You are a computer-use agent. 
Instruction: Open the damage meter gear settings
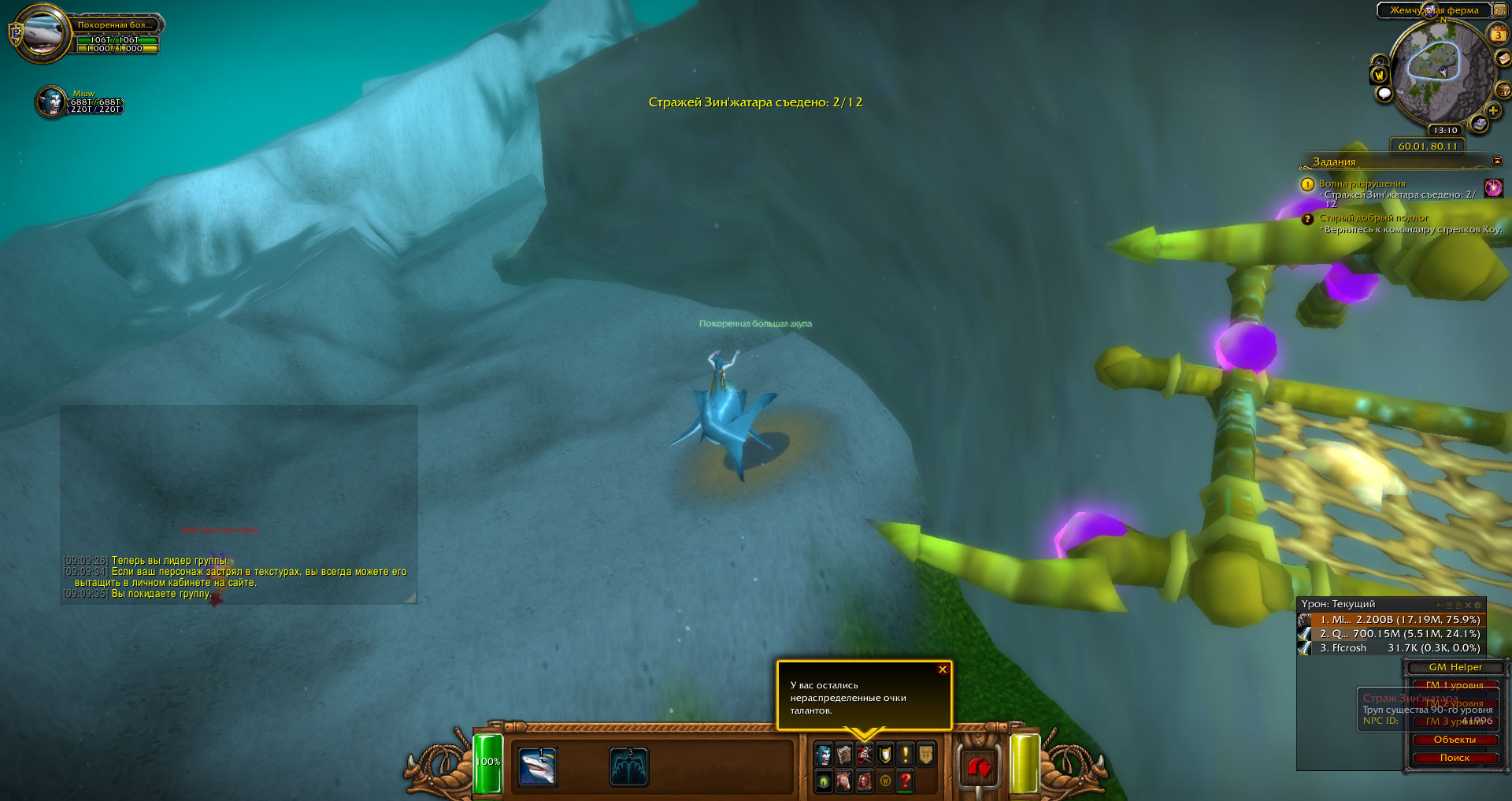coord(1478,605)
